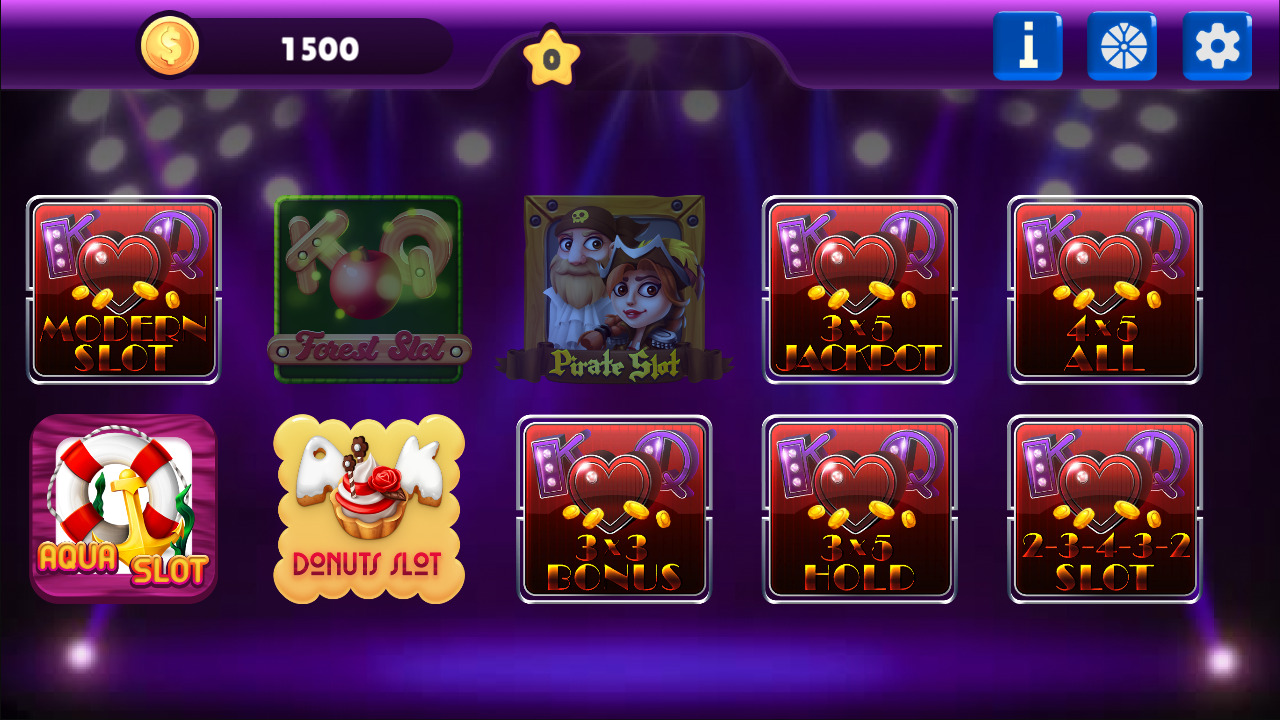1280x720 pixels.
Task: Open the 3x3 Bonus slot game
Action: pos(613,508)
